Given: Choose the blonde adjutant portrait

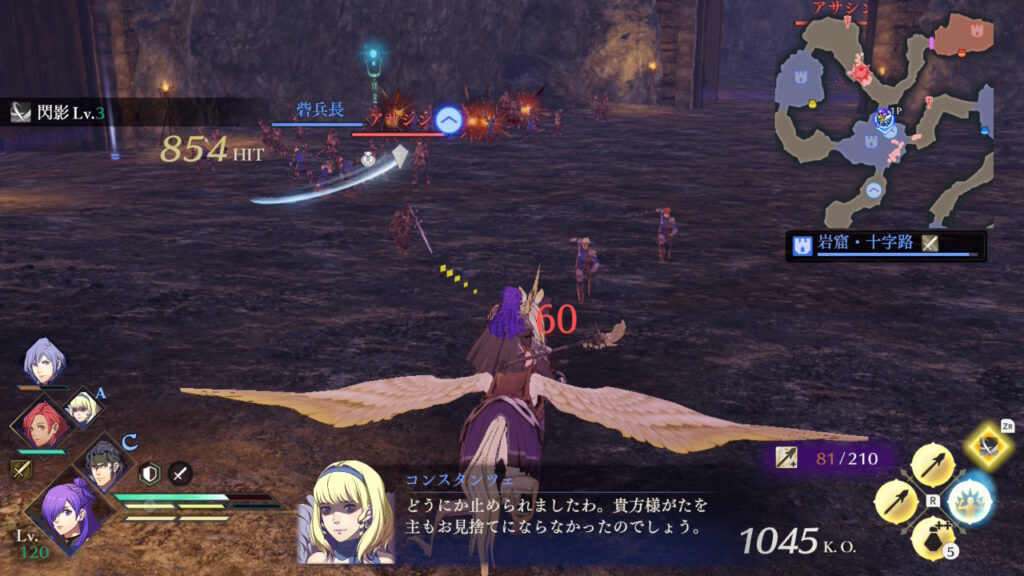Looking at the screenshot, I should pos(79,406).
